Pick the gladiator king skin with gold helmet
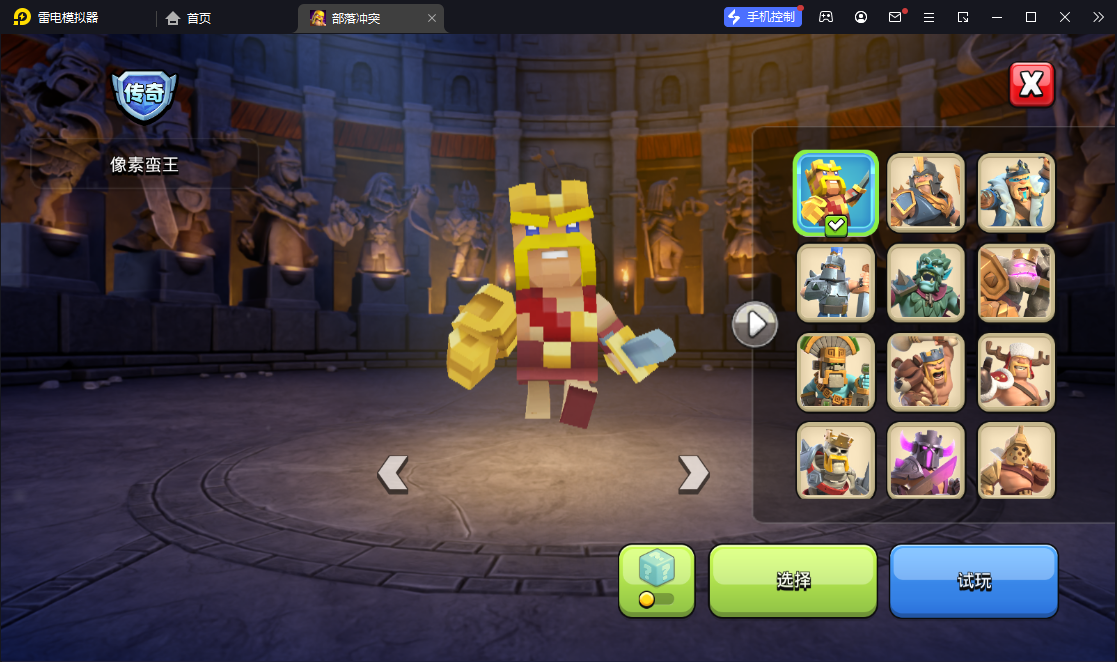 pos(1016,460)
